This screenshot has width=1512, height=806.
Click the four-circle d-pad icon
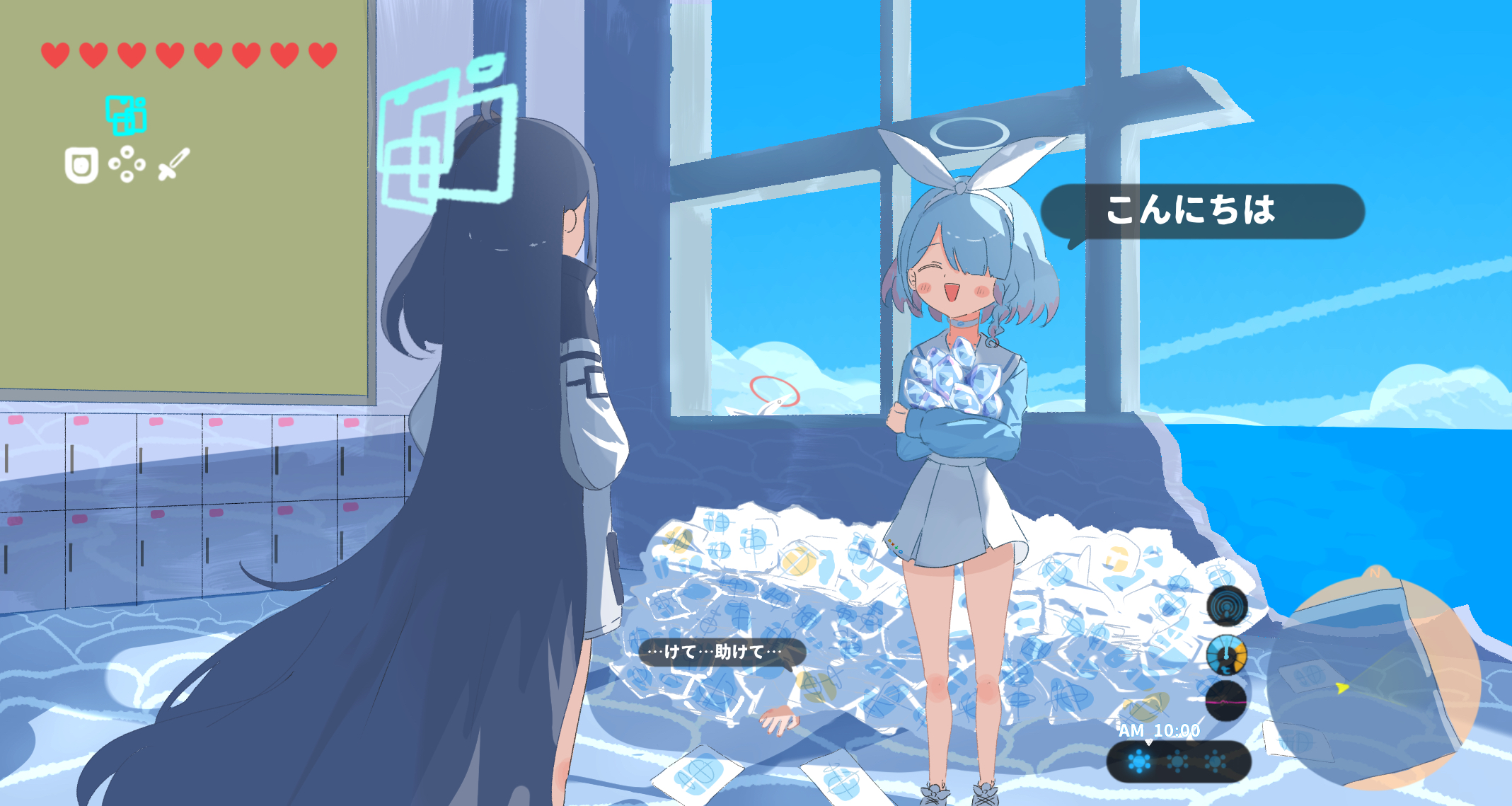(127, 164)
